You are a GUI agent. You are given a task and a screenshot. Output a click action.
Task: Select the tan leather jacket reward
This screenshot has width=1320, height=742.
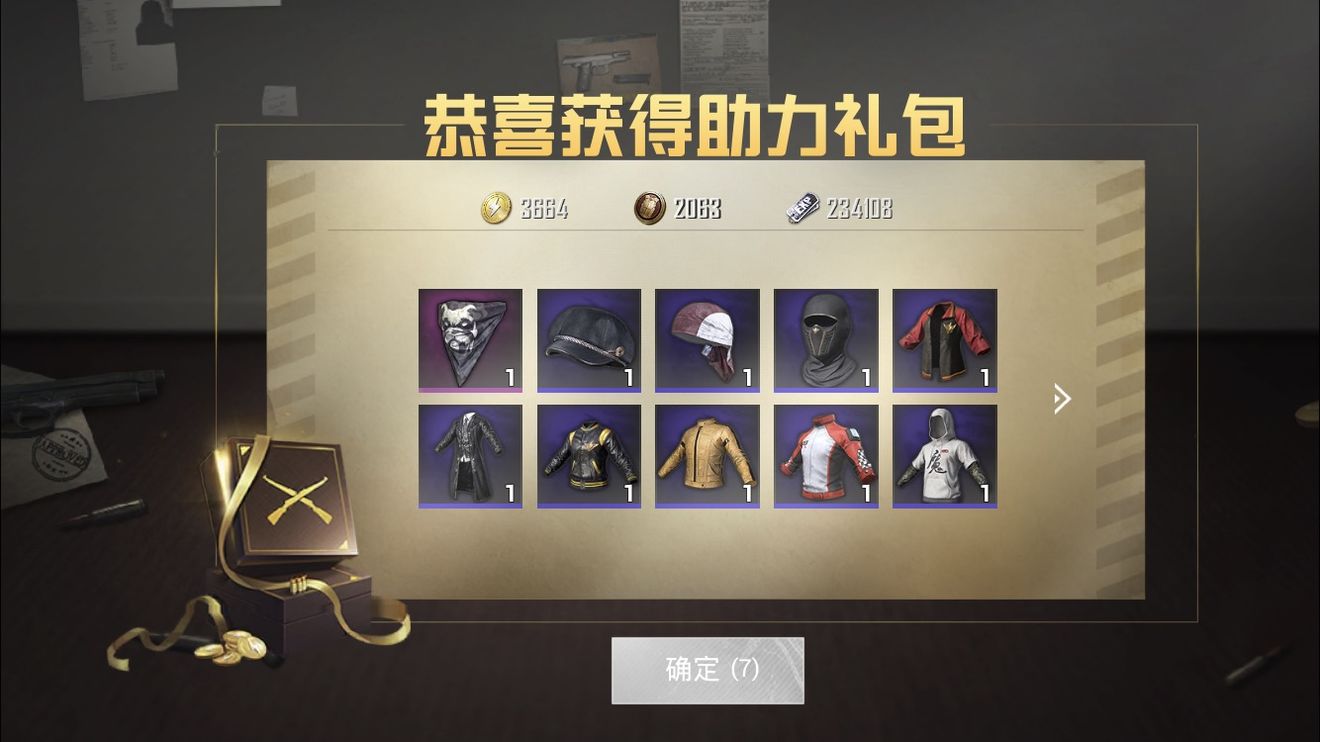tap(707, 457)
